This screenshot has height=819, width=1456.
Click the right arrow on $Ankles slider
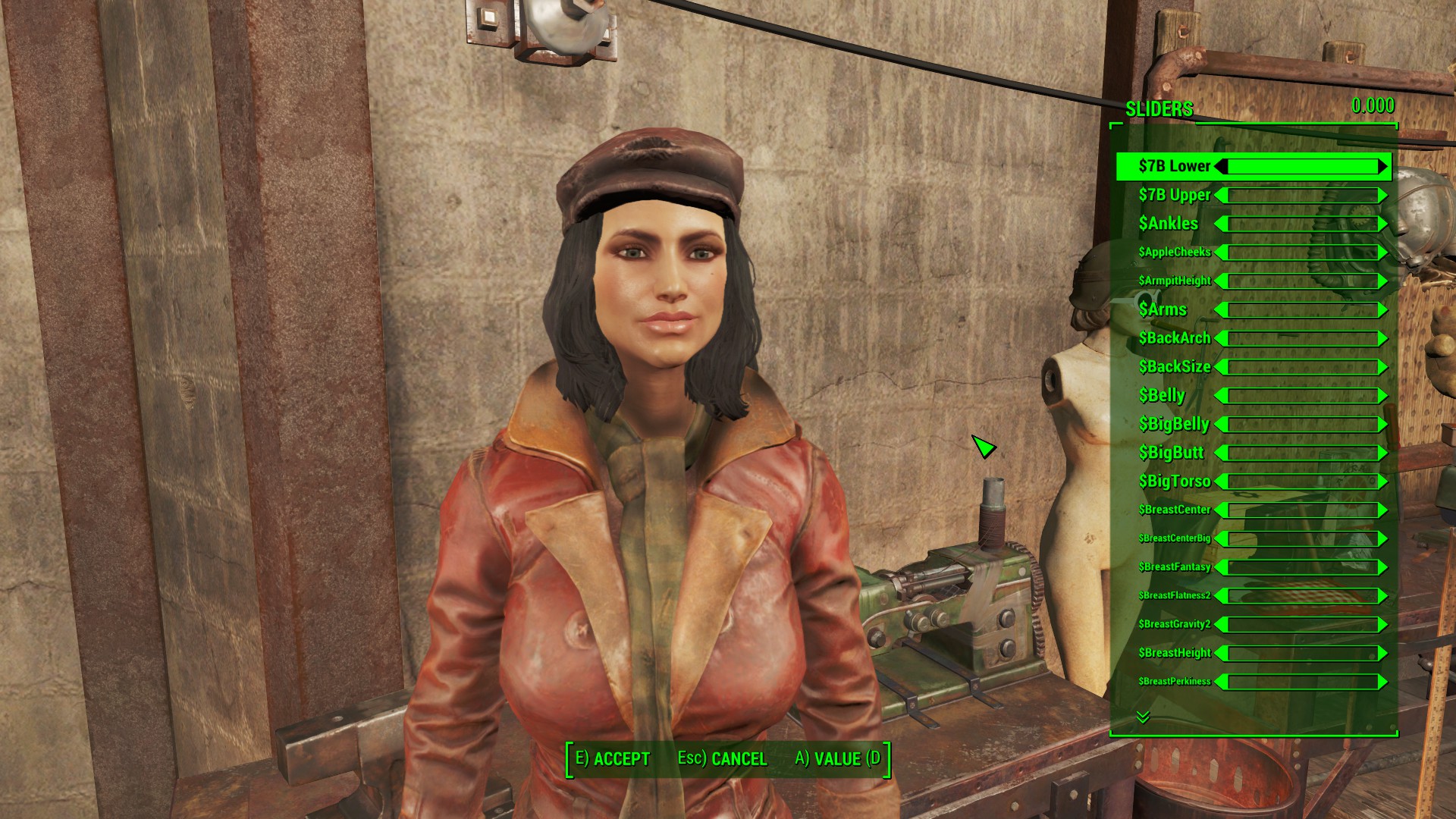point(1383,224)
